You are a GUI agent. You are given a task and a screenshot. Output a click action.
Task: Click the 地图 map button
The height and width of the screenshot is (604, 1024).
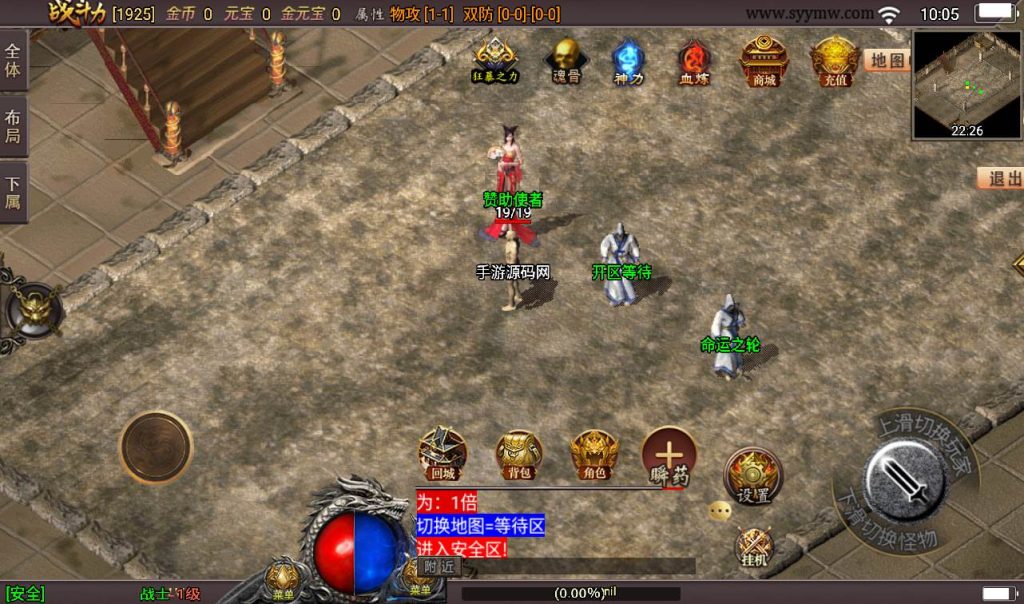tap(887, 61)
